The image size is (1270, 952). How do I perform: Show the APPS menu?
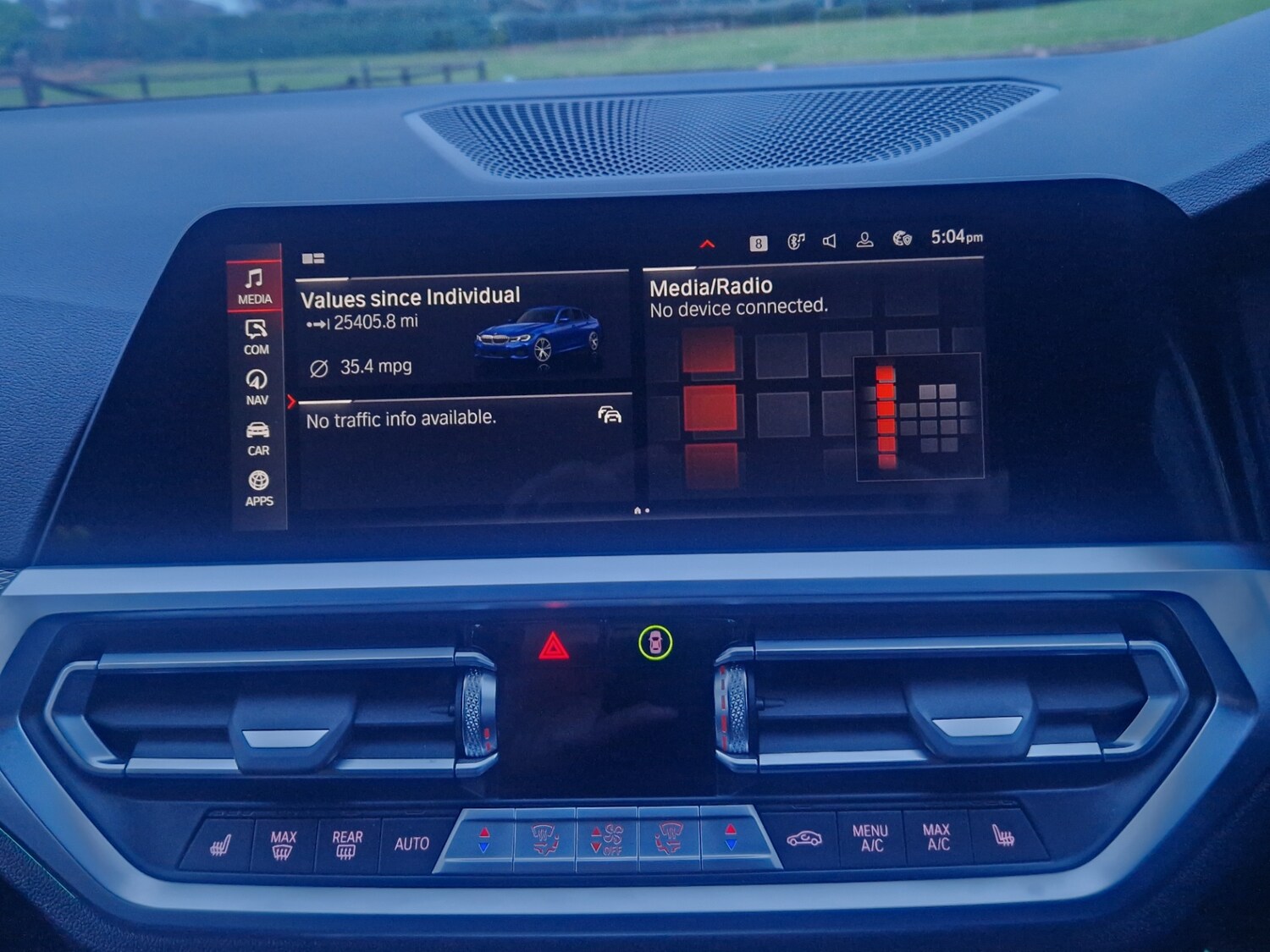pos(259,488)
